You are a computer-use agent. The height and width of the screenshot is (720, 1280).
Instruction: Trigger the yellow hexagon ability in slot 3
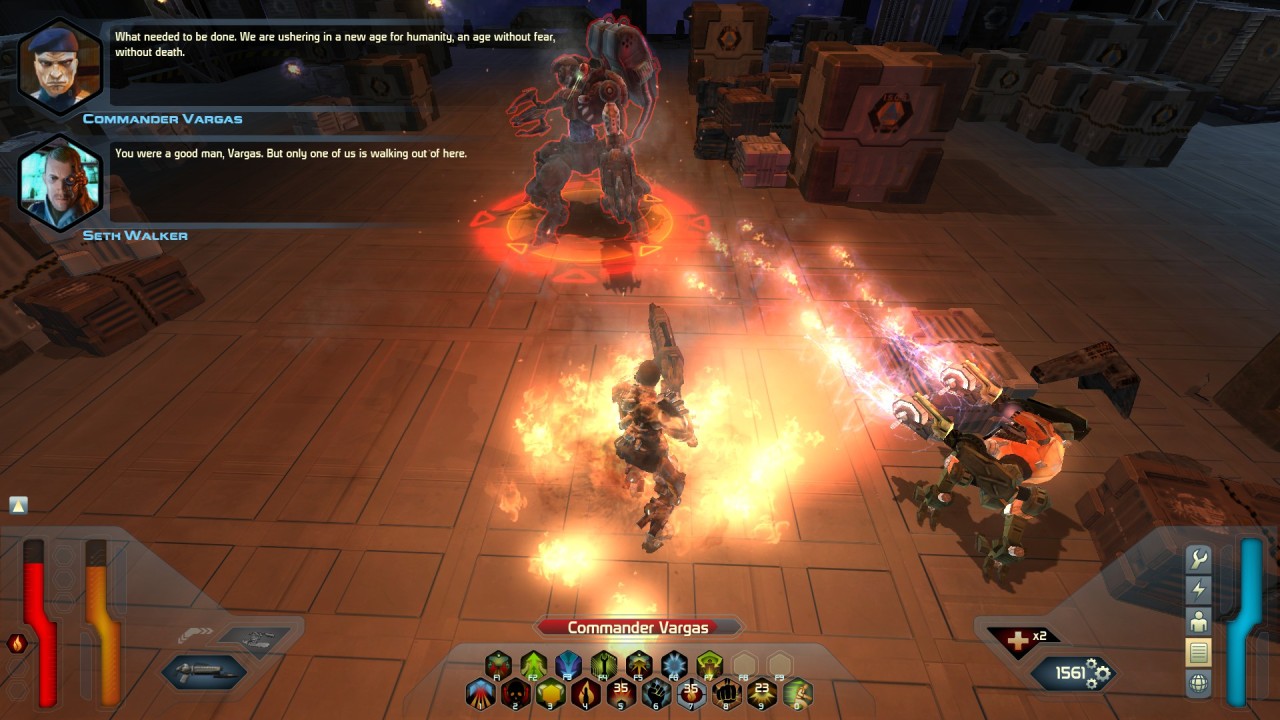[x=551, y=692]
